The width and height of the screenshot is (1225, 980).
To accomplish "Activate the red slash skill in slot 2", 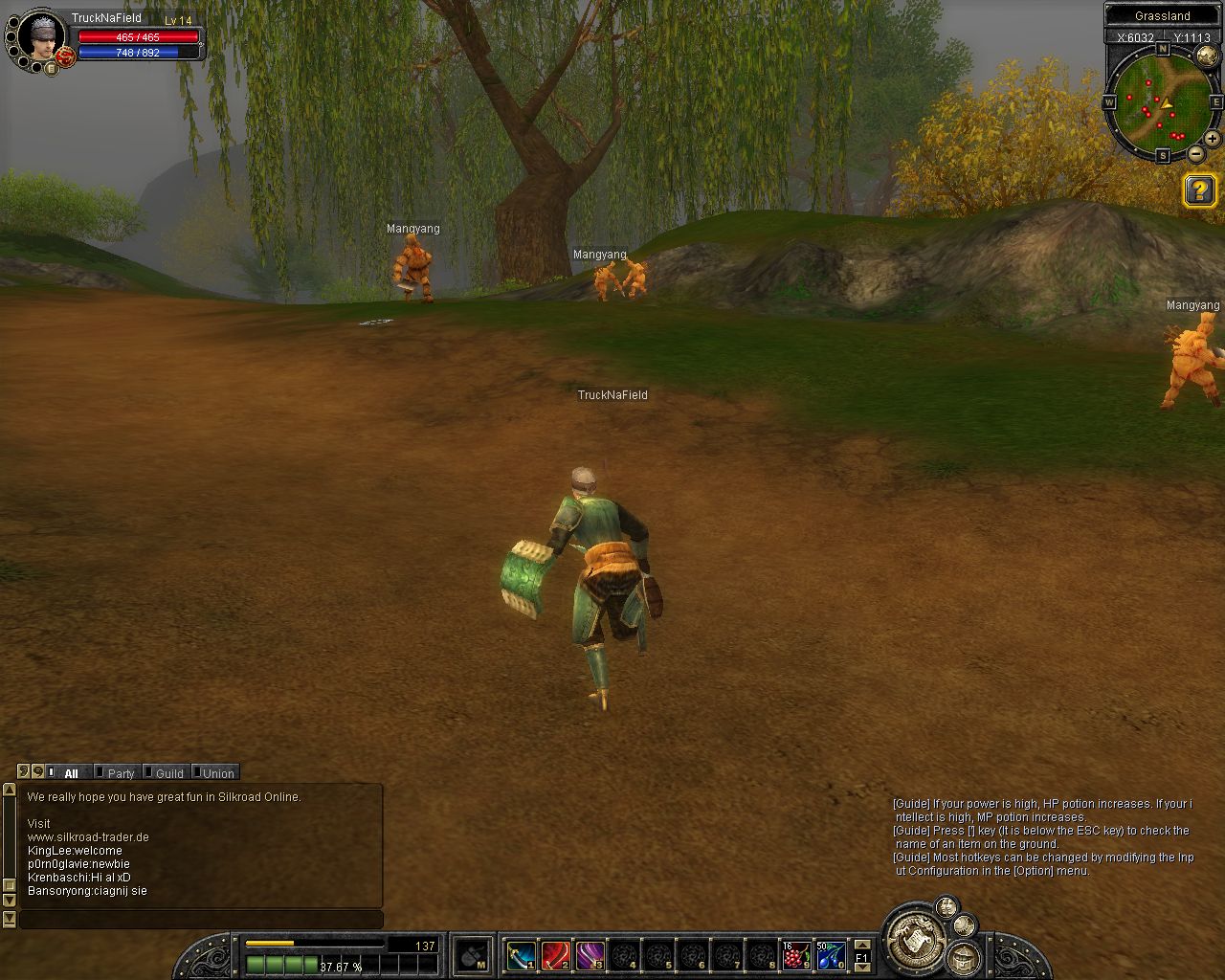I will pyautogui.click(x=555, y=955).
